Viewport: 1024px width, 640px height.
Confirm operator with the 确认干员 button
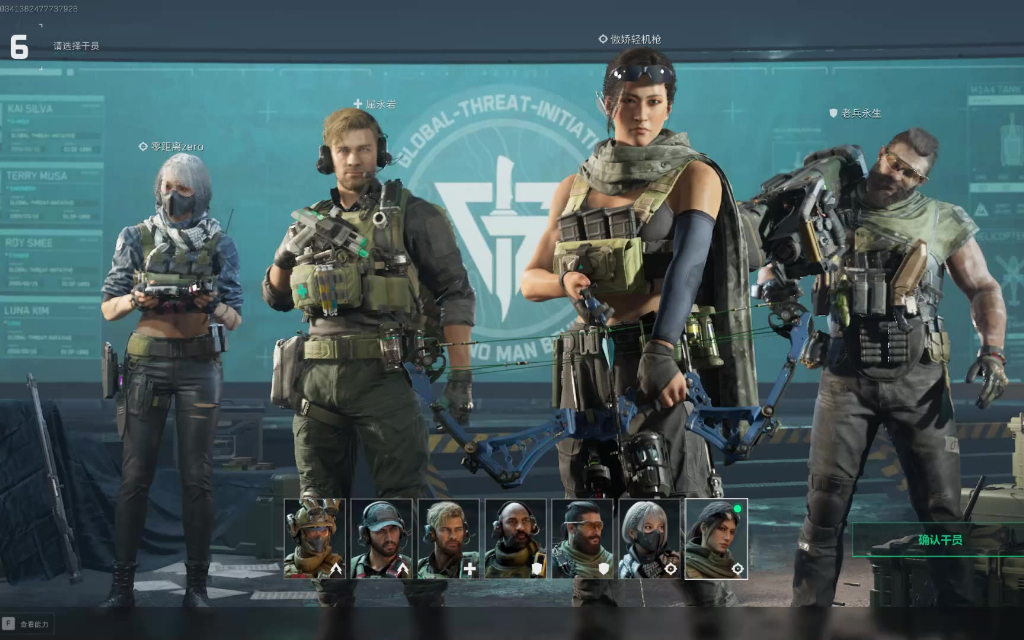click(938, 540)
